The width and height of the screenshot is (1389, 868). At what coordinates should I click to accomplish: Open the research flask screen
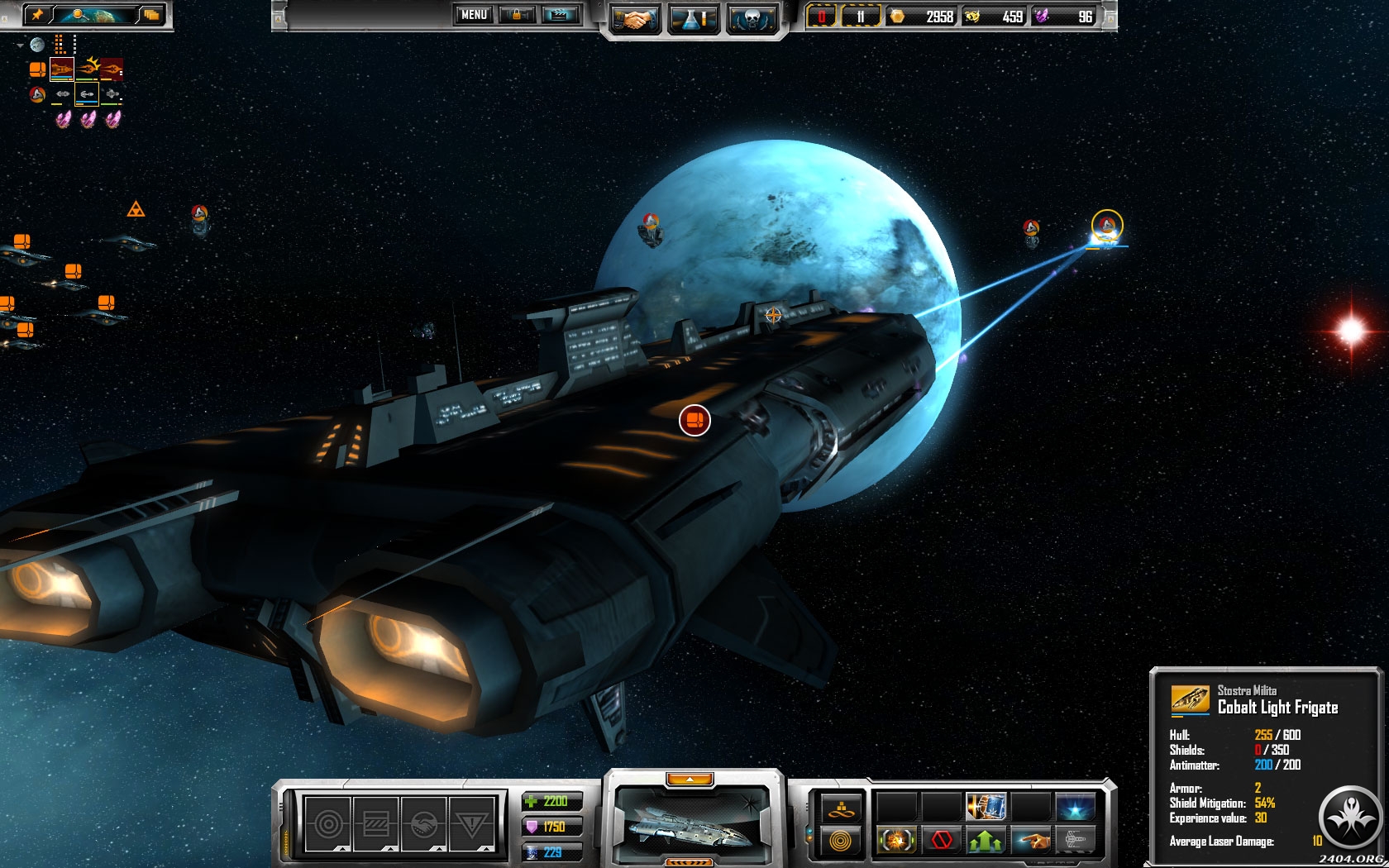click(x=694, y=20)
